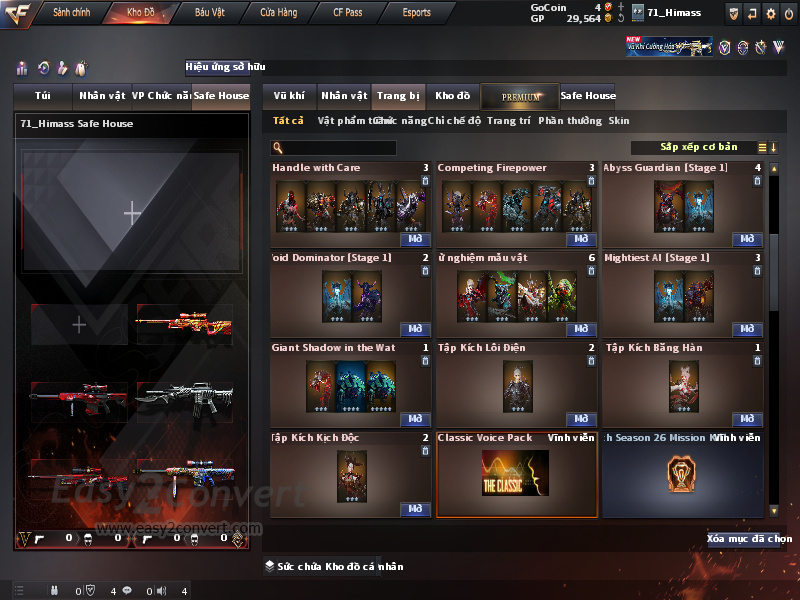The image size is (800, 600).
Task: Open the Cửa Hàng shop
Action: click(x=278, y=13)
